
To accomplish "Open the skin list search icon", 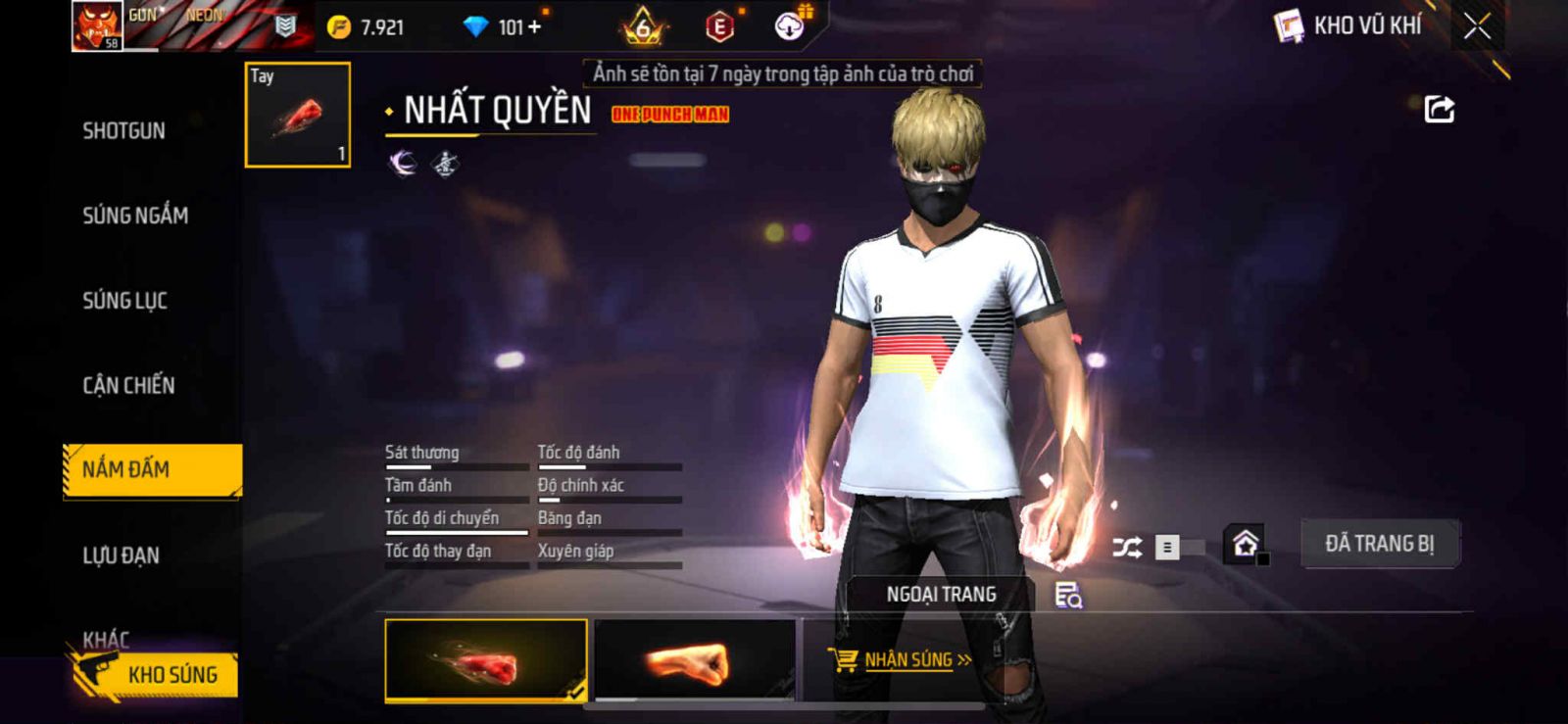I will [1068, 595].
